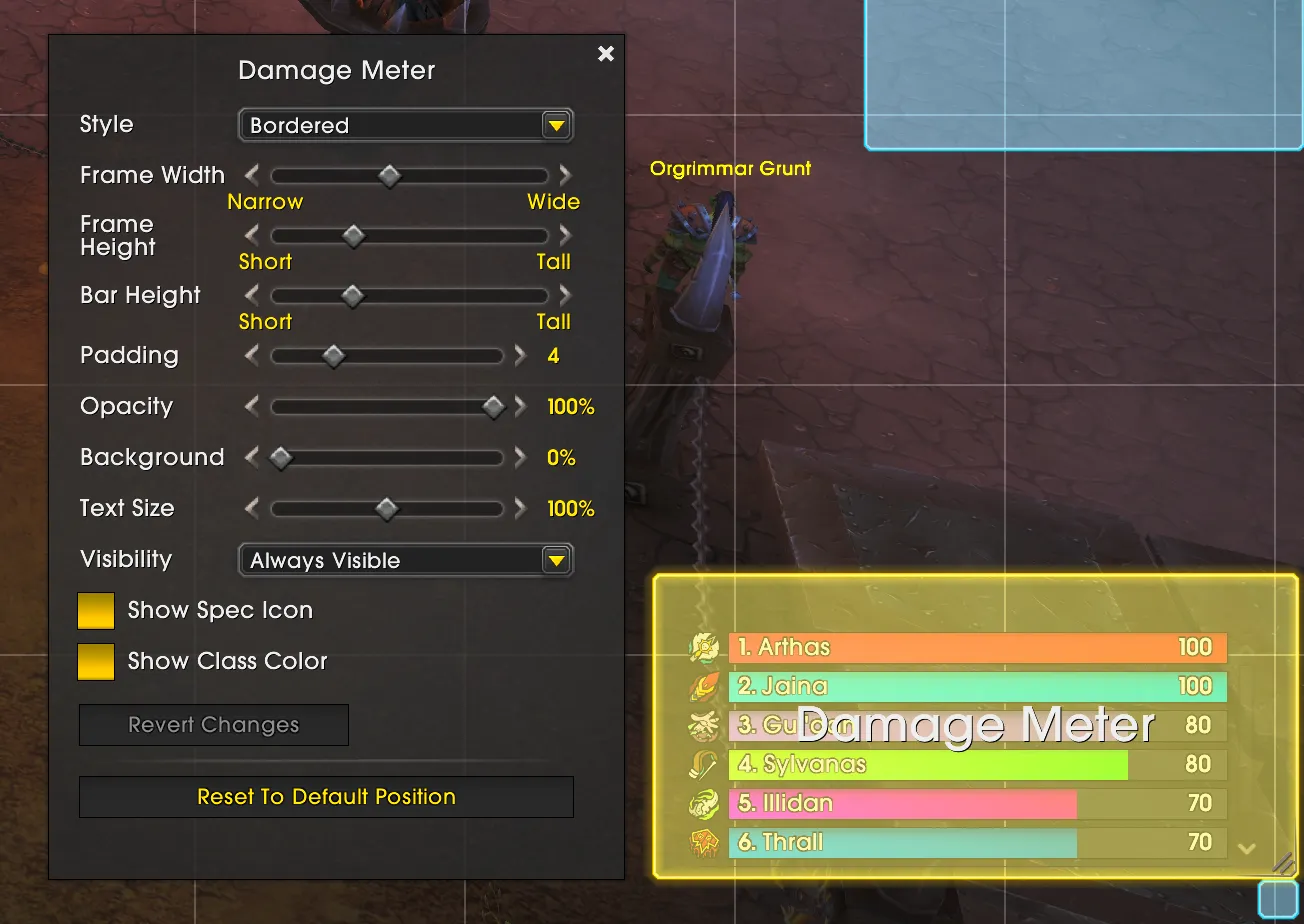This screenshot has width=1304, height=924.
Task: Click the Frame Width slider handle
Action: pyautogui.click(x=390, y=176)
